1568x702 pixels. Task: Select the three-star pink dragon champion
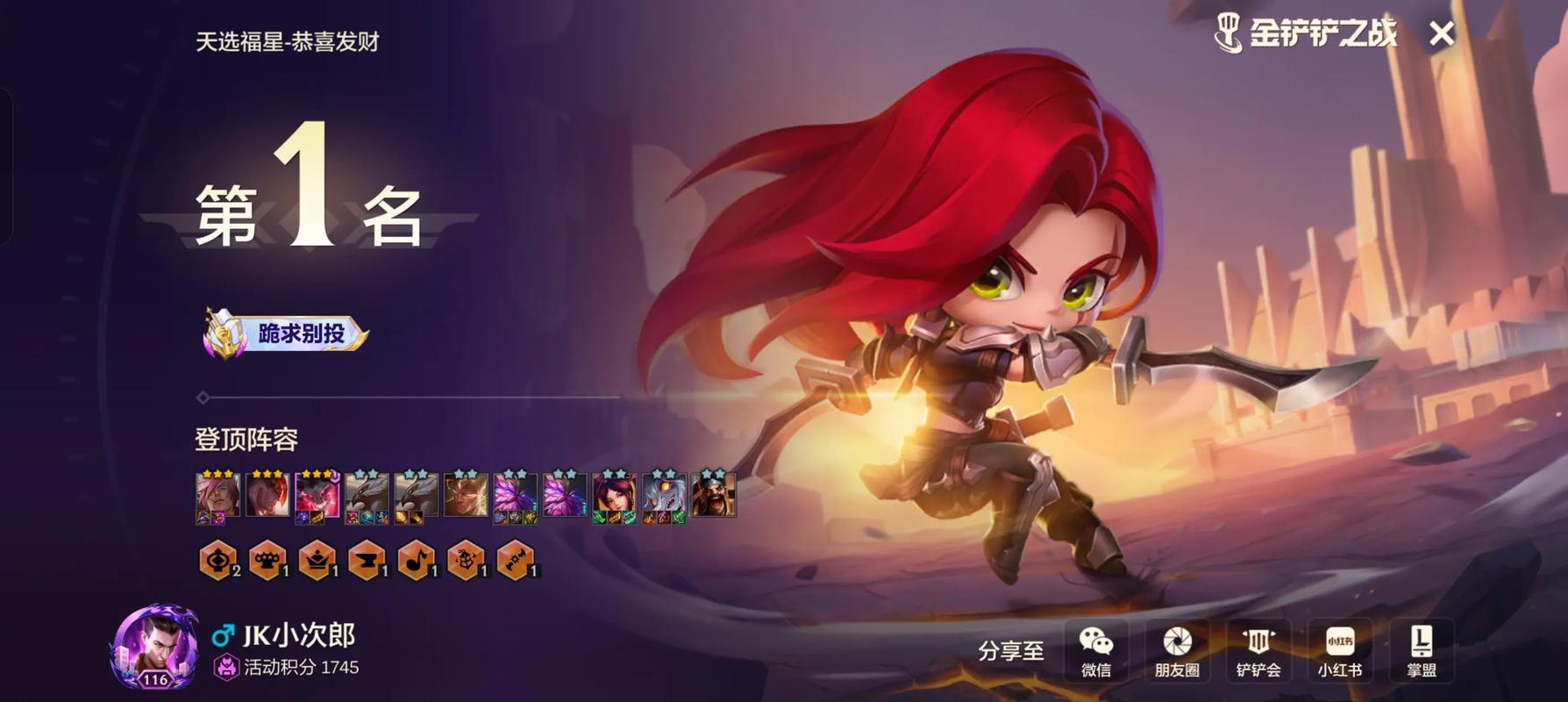pos(317,496)
